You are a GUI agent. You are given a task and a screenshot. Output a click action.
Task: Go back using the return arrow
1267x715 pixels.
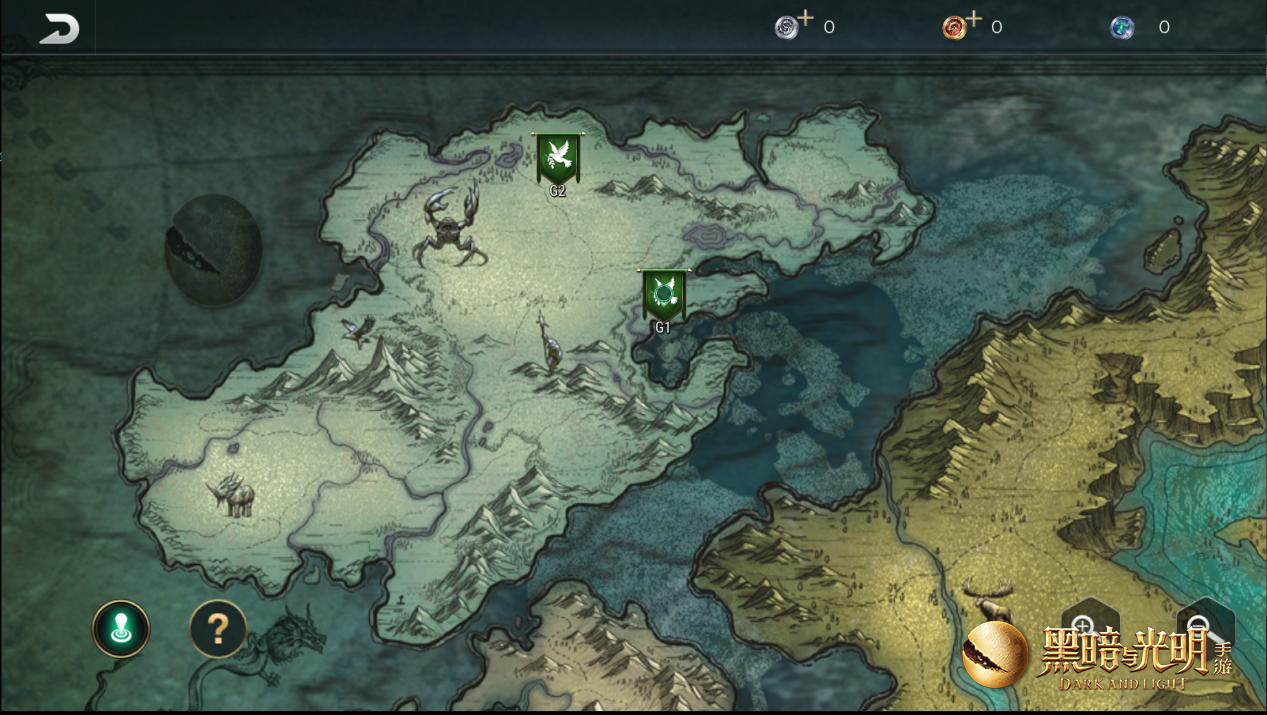point(59,28)
